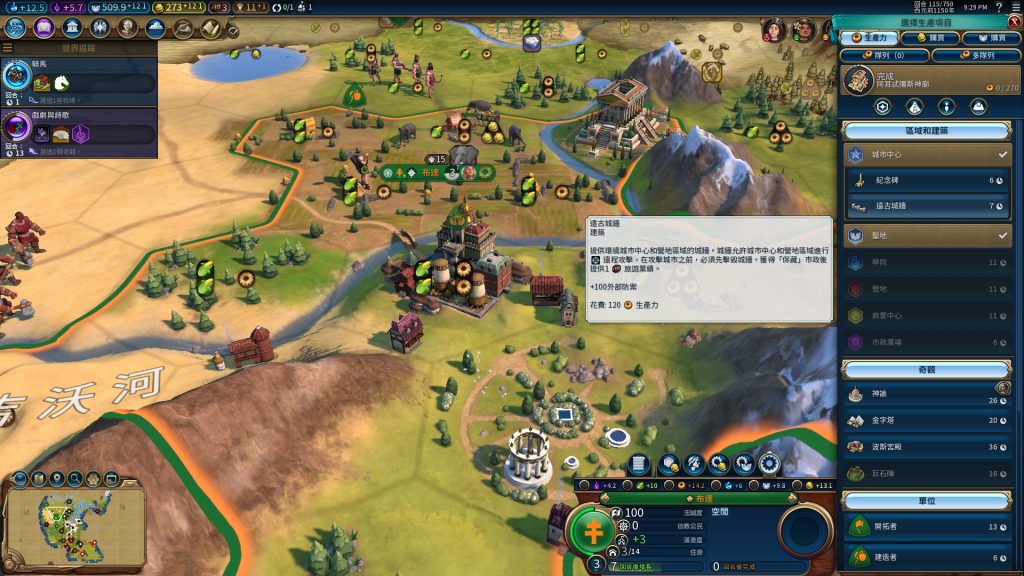
Task: Open the civics tree from the top bar
Action: tap(44, 28)
